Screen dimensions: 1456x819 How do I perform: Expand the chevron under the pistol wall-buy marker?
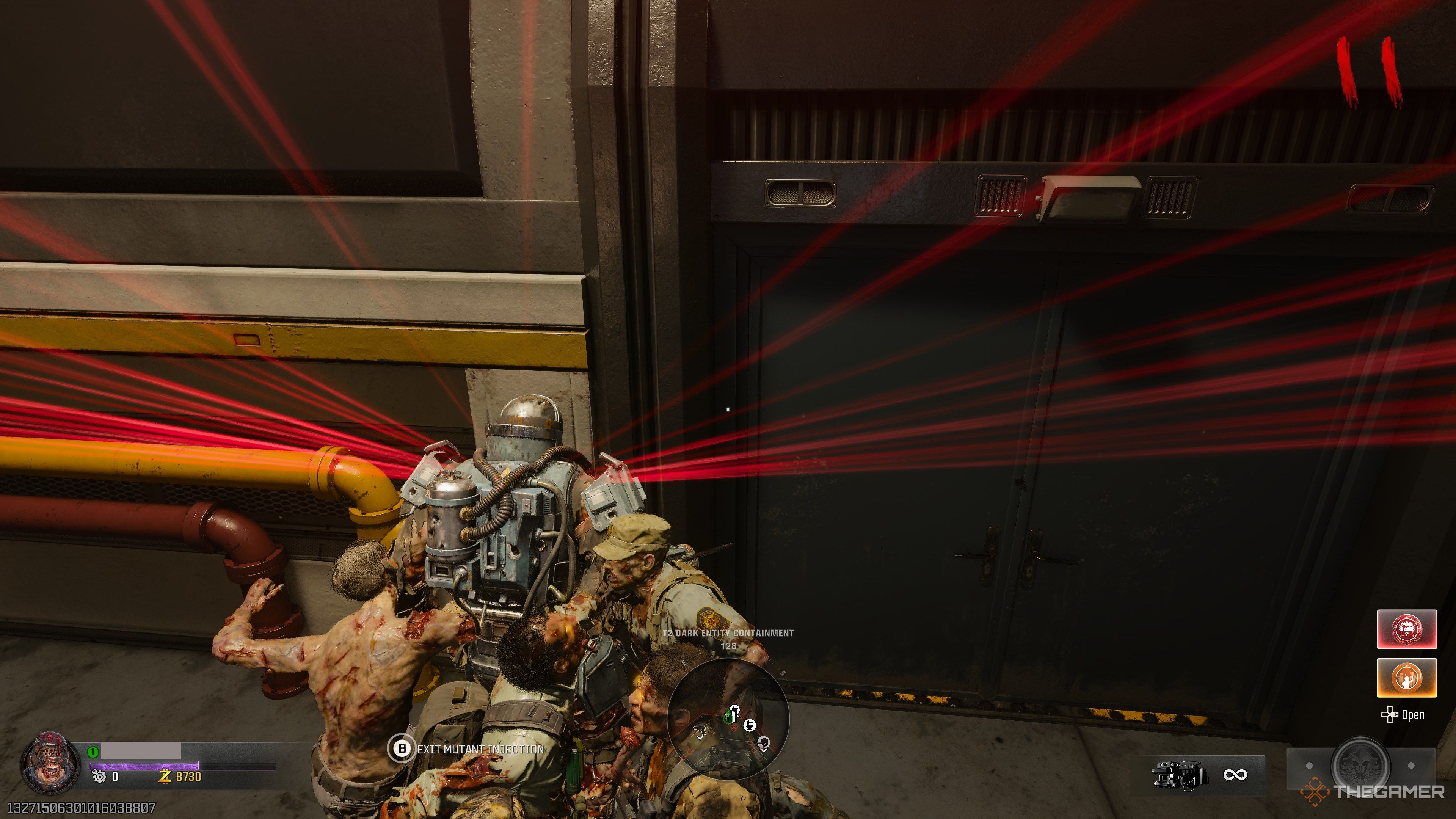coord(700,739)
